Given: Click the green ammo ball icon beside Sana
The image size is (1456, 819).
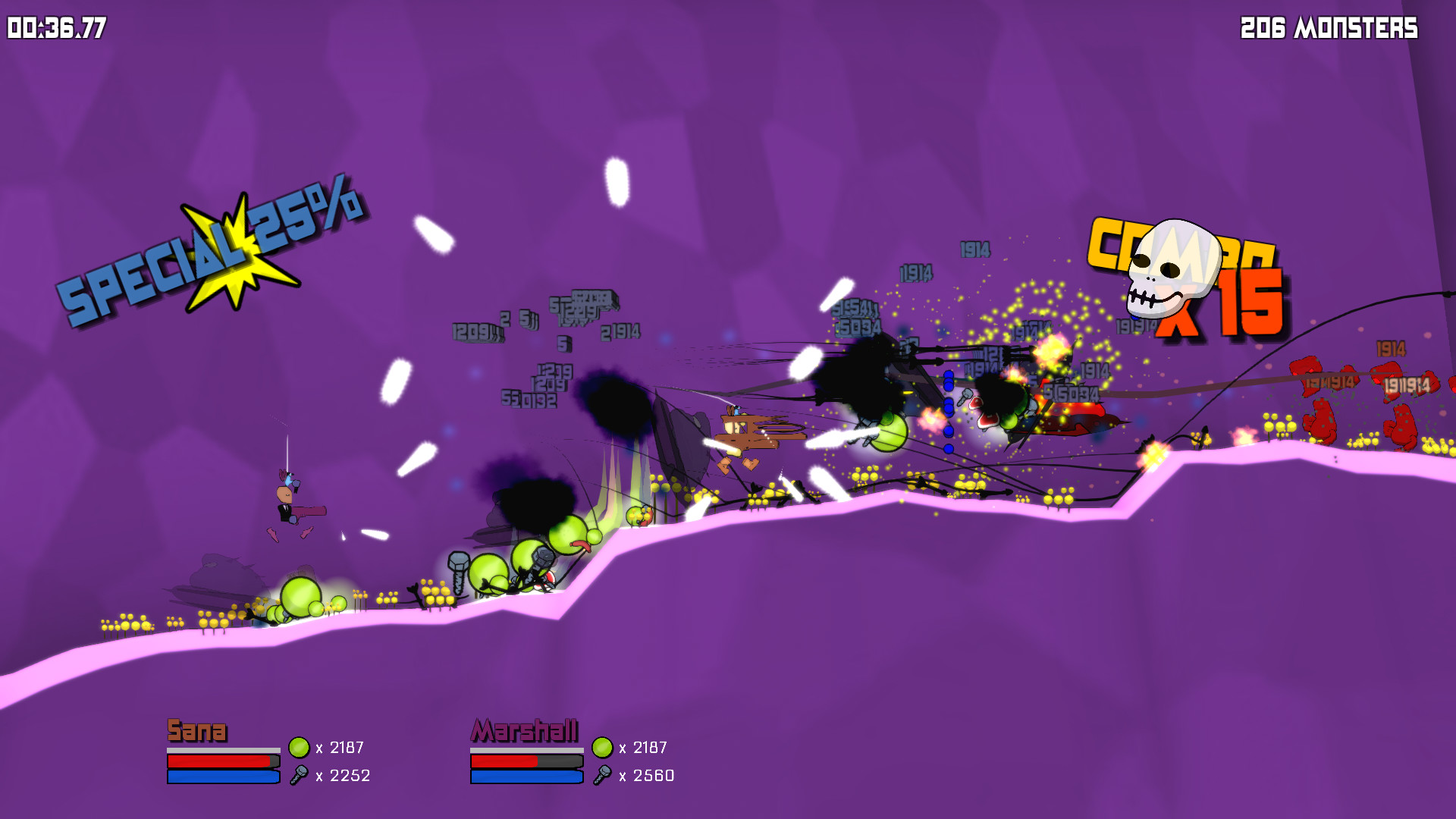Looking at the screenshot, I should click(299, 748).
